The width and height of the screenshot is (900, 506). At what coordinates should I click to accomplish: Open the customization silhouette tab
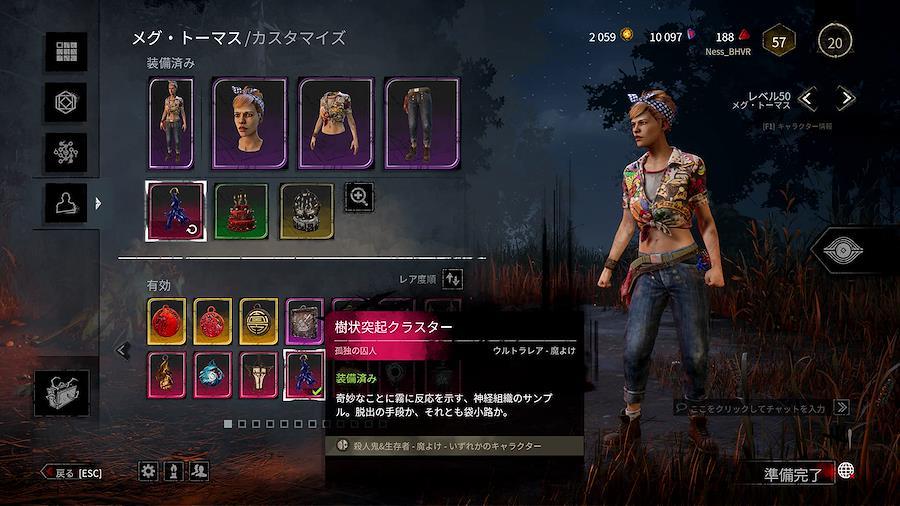click(70, 203)
